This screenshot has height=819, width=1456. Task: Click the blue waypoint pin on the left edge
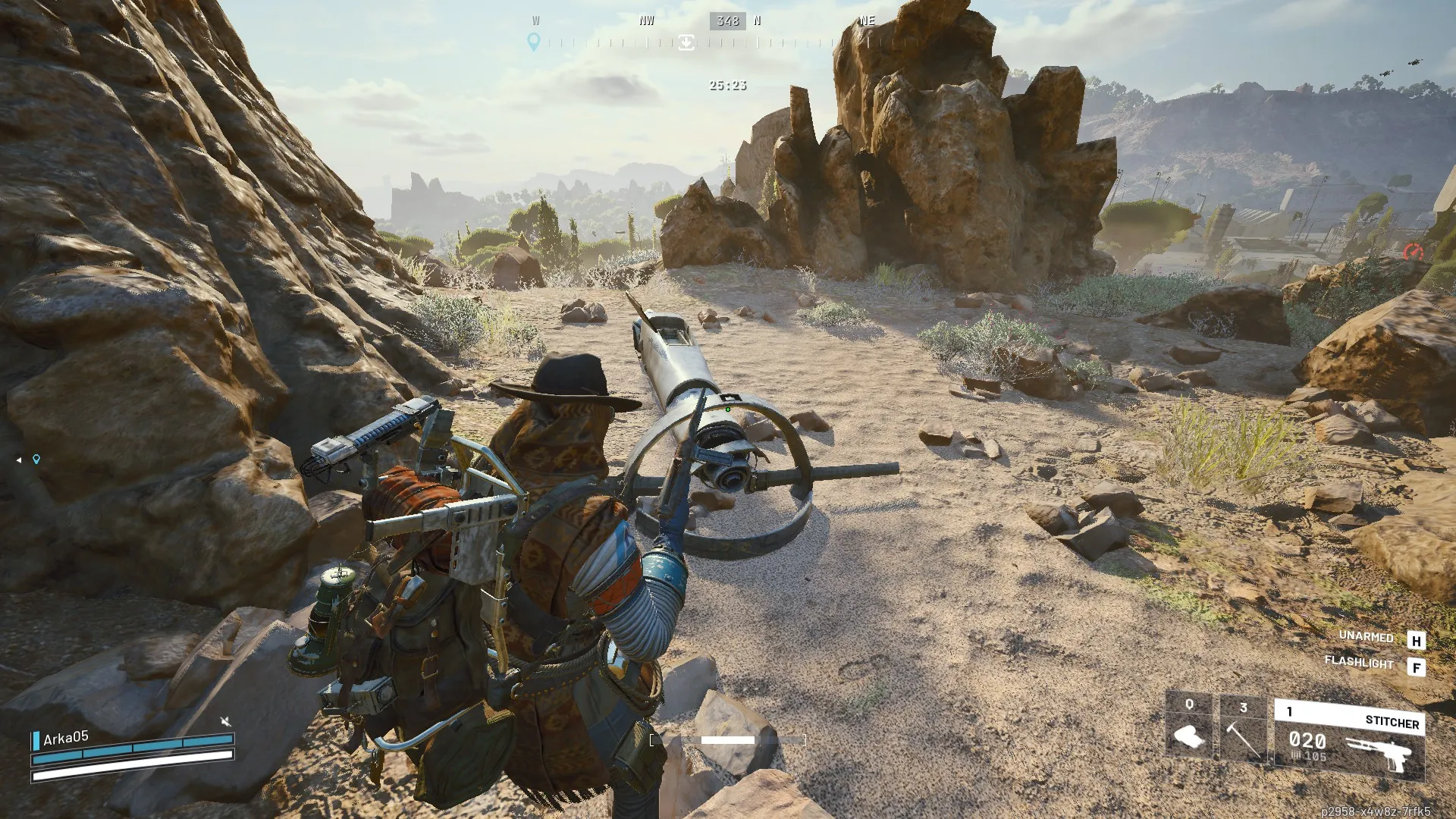(x=35, y=458)
